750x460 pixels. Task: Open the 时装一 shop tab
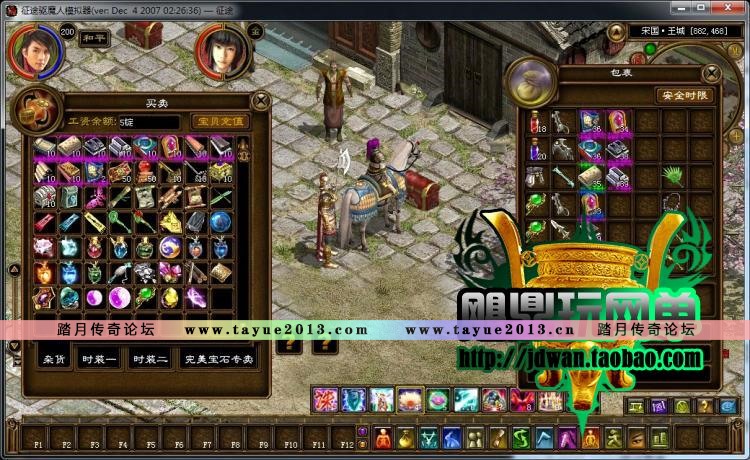[x=99, y=358]
